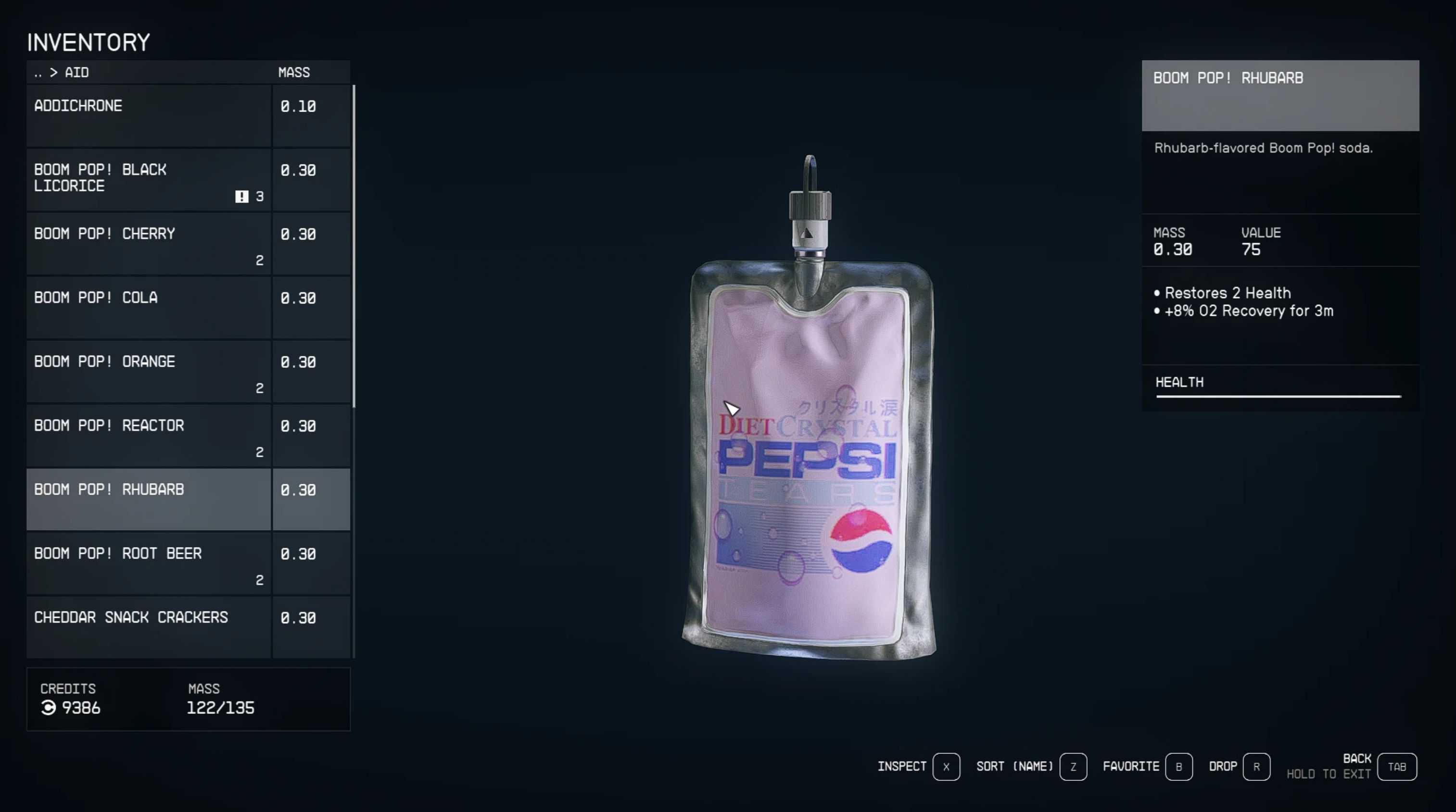Sort list by the Mass column header

[294, 73]
